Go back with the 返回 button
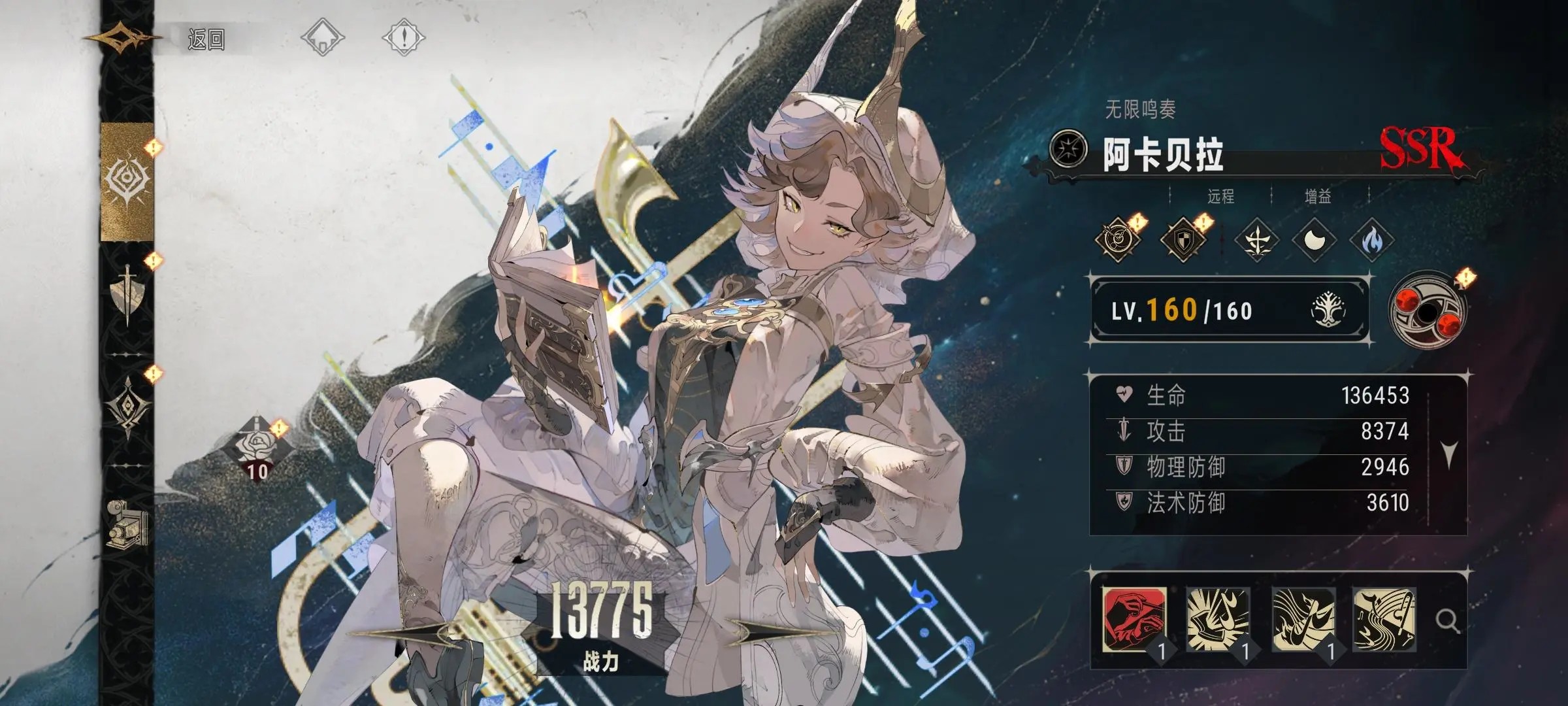The height and width of the screenshot is (706, 1568). (x=205, y=39)
